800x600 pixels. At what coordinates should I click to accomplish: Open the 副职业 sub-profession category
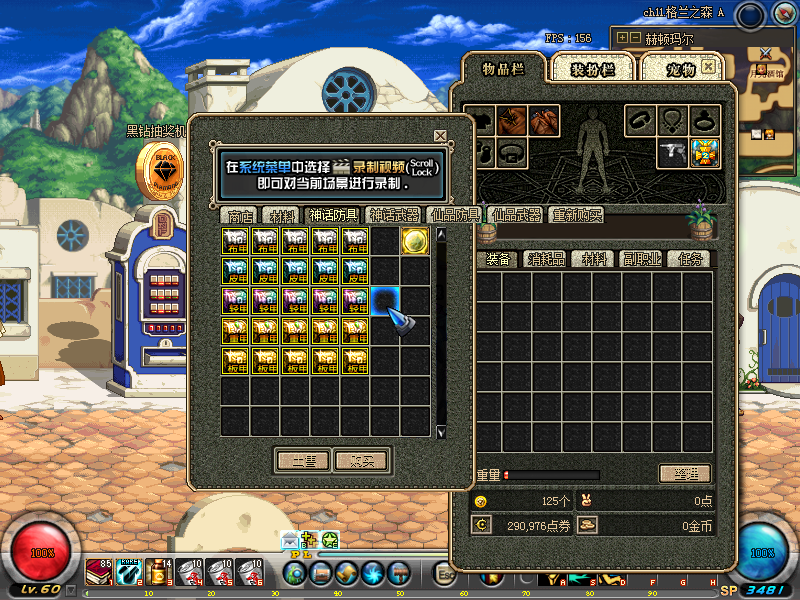coord(640,259)
